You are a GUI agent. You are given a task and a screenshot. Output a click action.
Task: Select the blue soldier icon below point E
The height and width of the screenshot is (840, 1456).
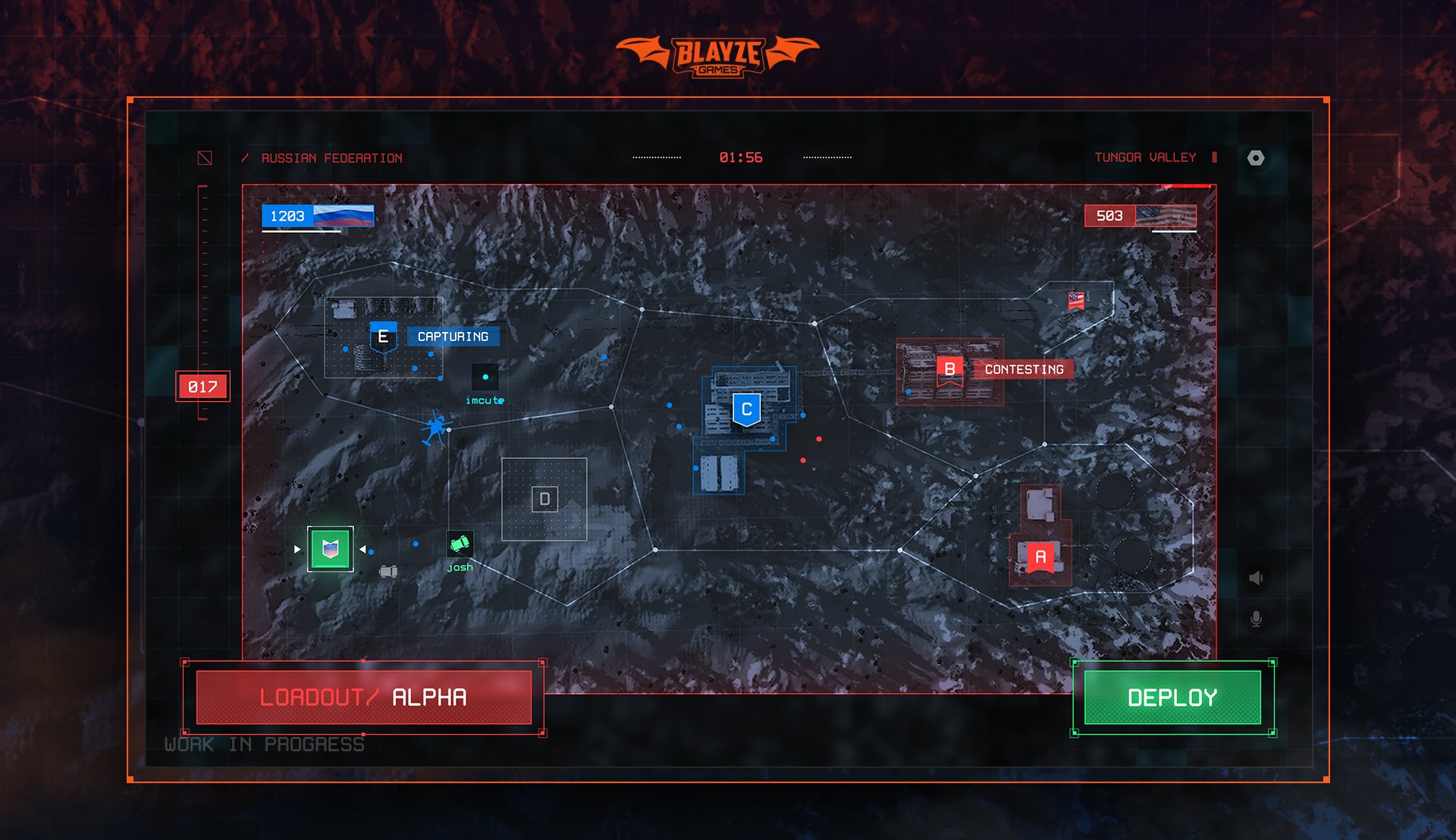tap(433, 428)
